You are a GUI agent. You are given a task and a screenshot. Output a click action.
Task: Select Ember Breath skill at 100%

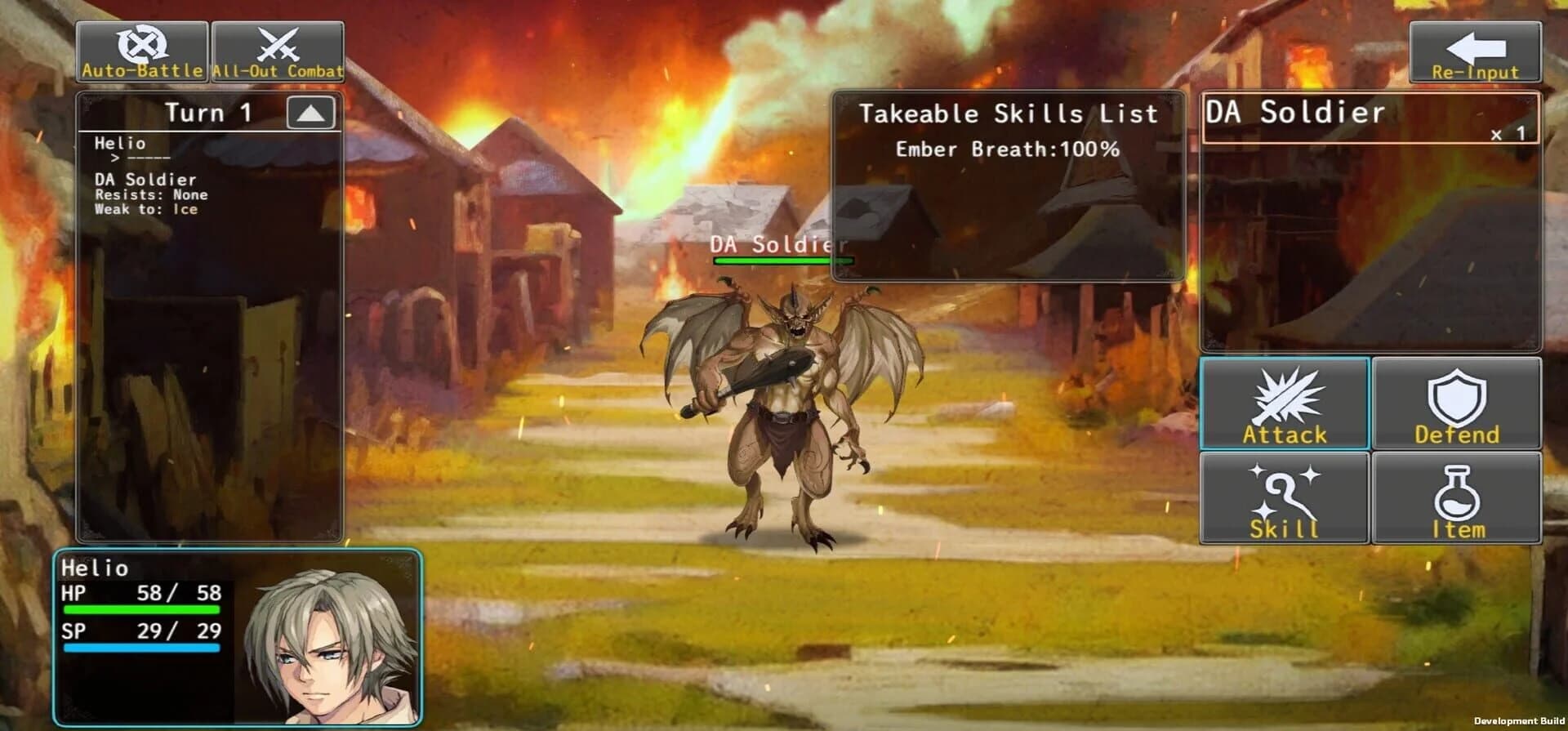[x=1006, y=149]
